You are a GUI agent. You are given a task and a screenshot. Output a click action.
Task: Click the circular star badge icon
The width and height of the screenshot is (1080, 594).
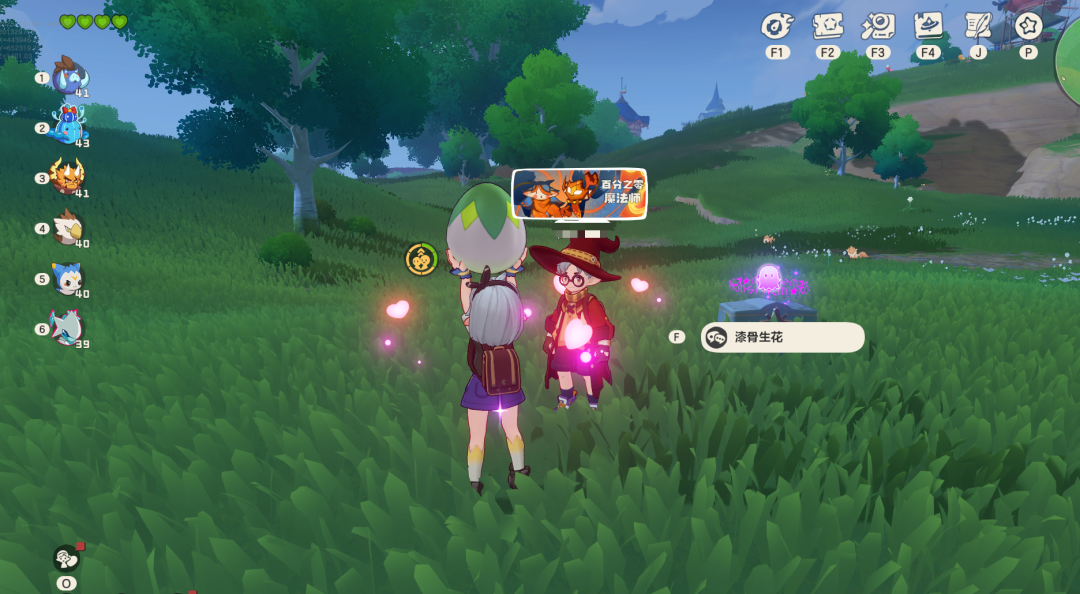point(1028,26)
